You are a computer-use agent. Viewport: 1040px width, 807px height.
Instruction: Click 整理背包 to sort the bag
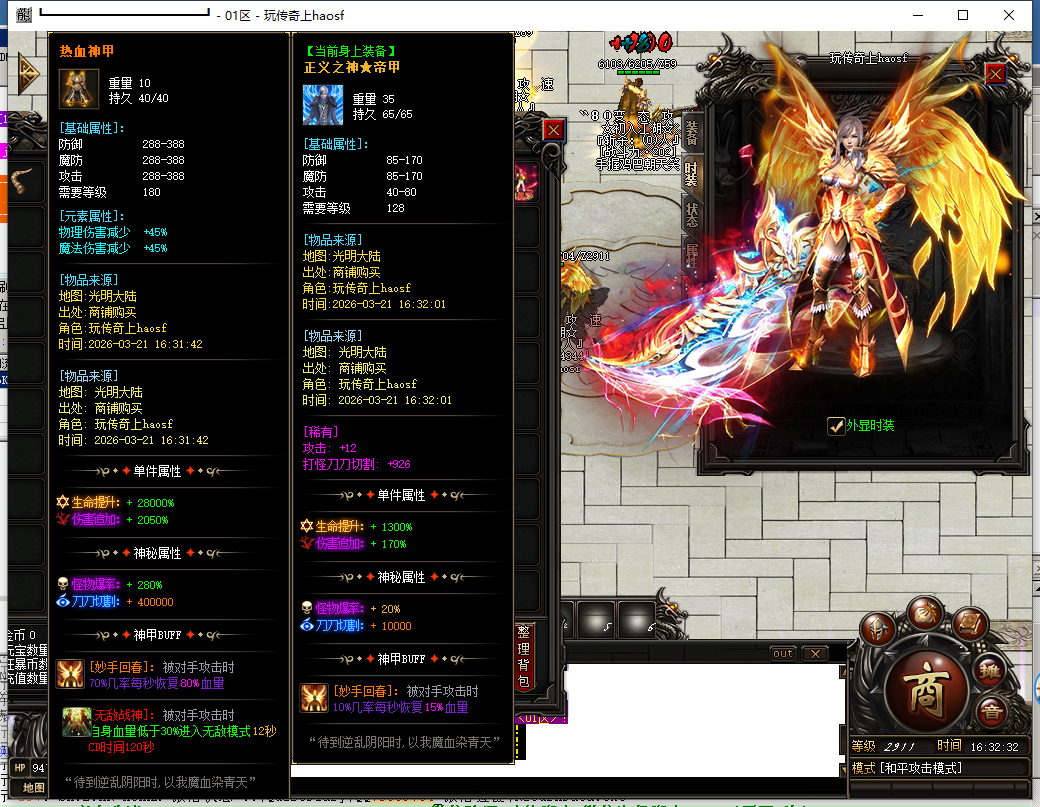point(525,658)
